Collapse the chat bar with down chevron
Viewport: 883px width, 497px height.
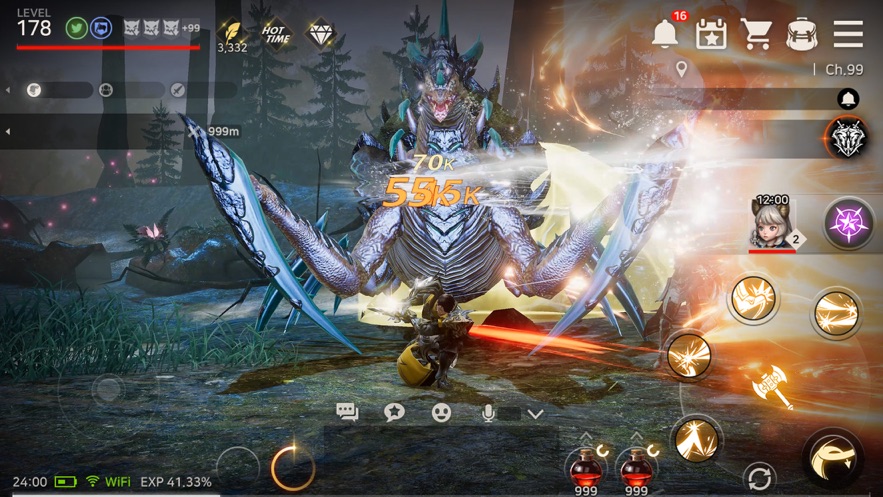click(x=535, y=413)
